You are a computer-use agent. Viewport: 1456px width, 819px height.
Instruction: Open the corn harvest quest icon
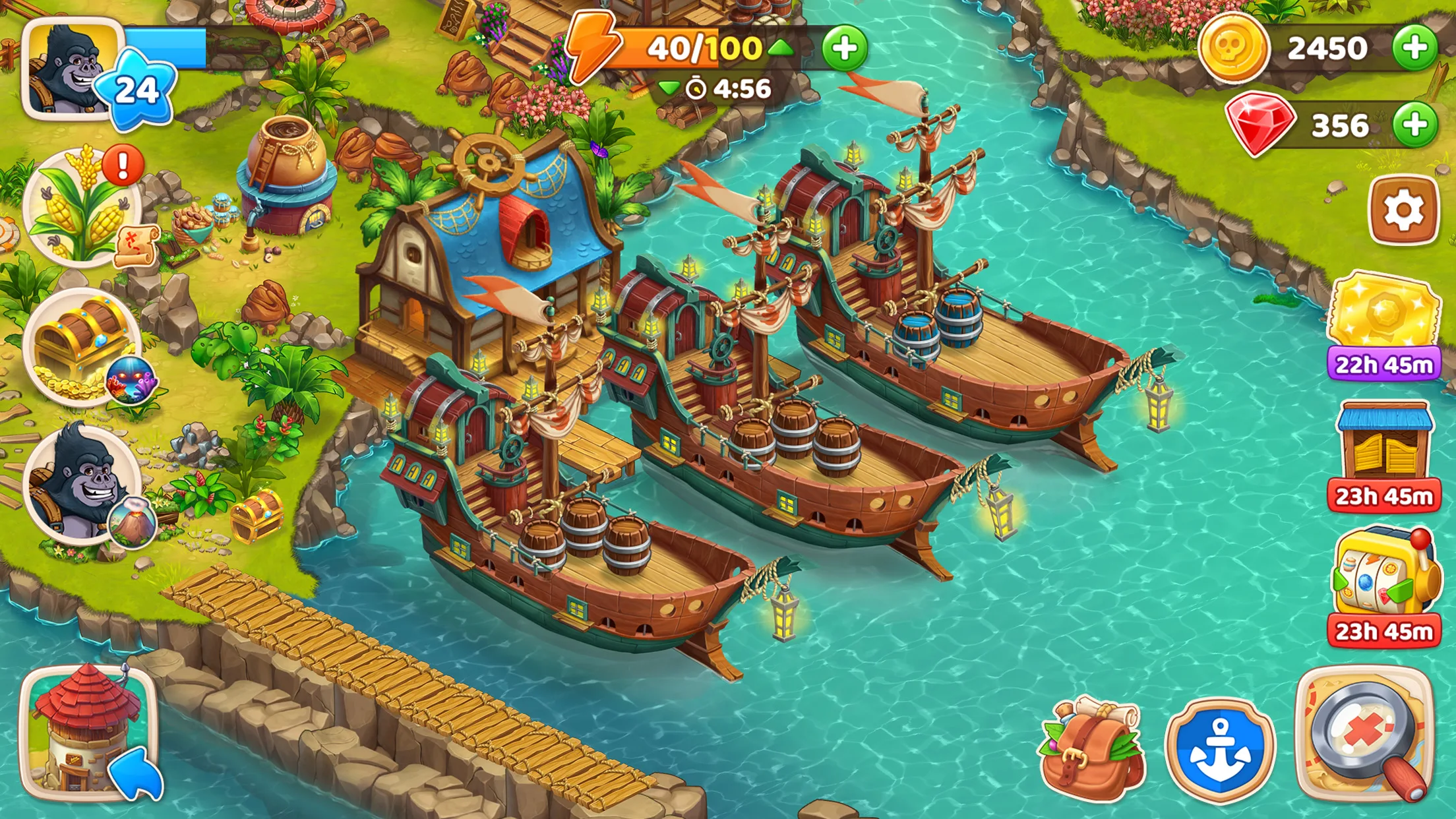point(82,208)
